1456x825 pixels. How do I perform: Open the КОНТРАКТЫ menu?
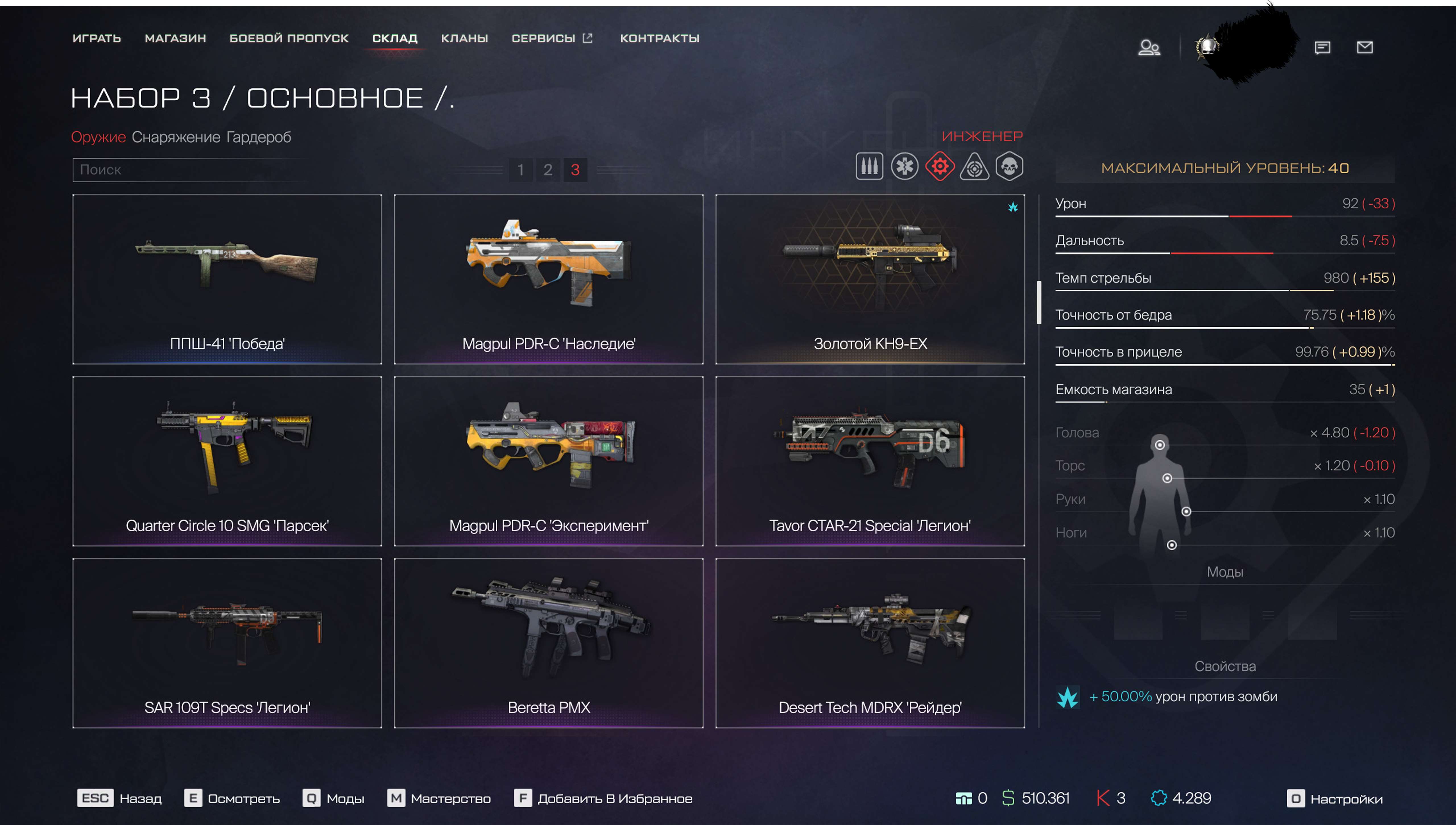pos(659,39)
